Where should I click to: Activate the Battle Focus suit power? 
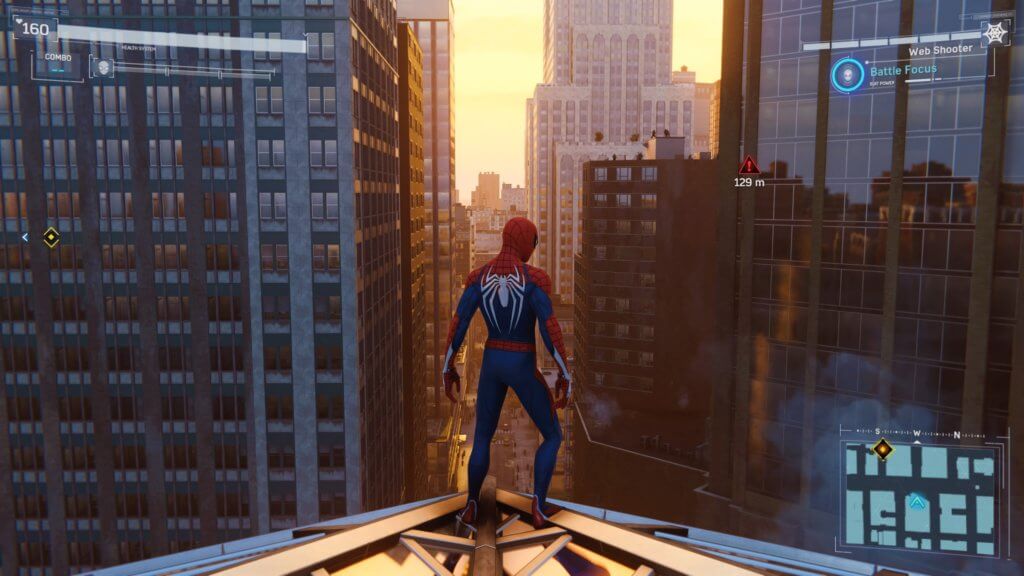pyautogui.click(x=847, y=74)
